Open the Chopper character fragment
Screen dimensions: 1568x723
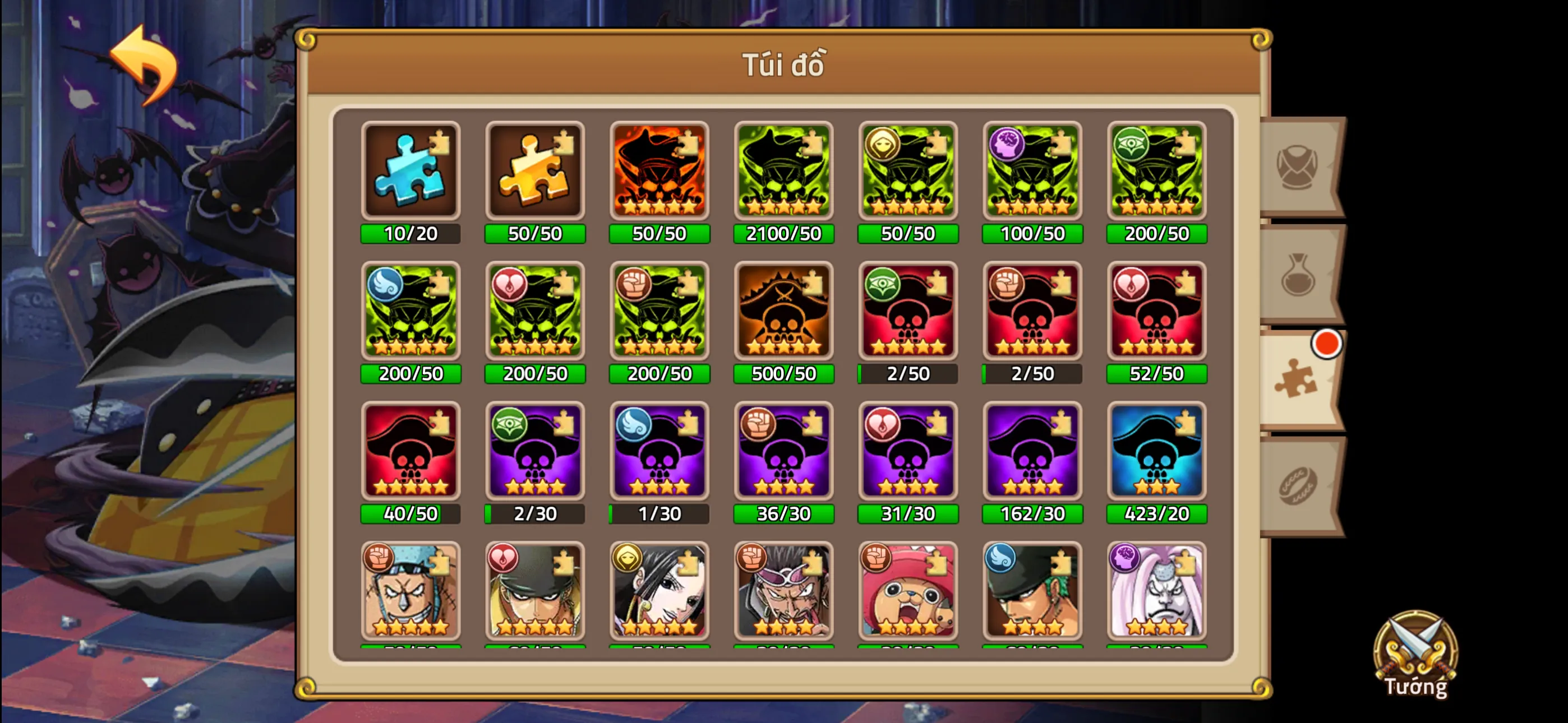click(908, 594)
